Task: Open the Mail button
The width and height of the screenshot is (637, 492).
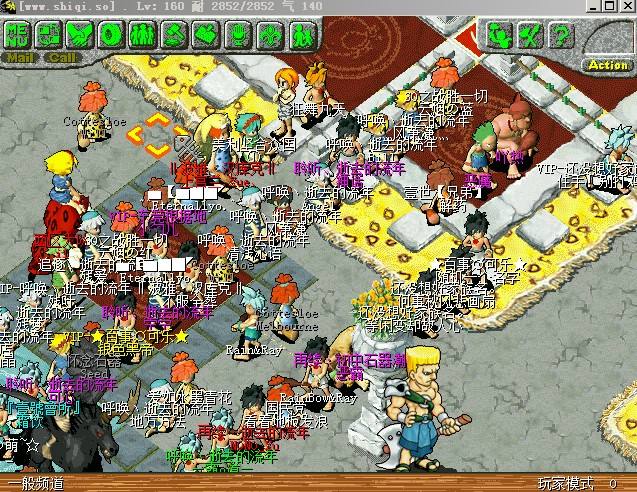Action: tap(19, 57)
